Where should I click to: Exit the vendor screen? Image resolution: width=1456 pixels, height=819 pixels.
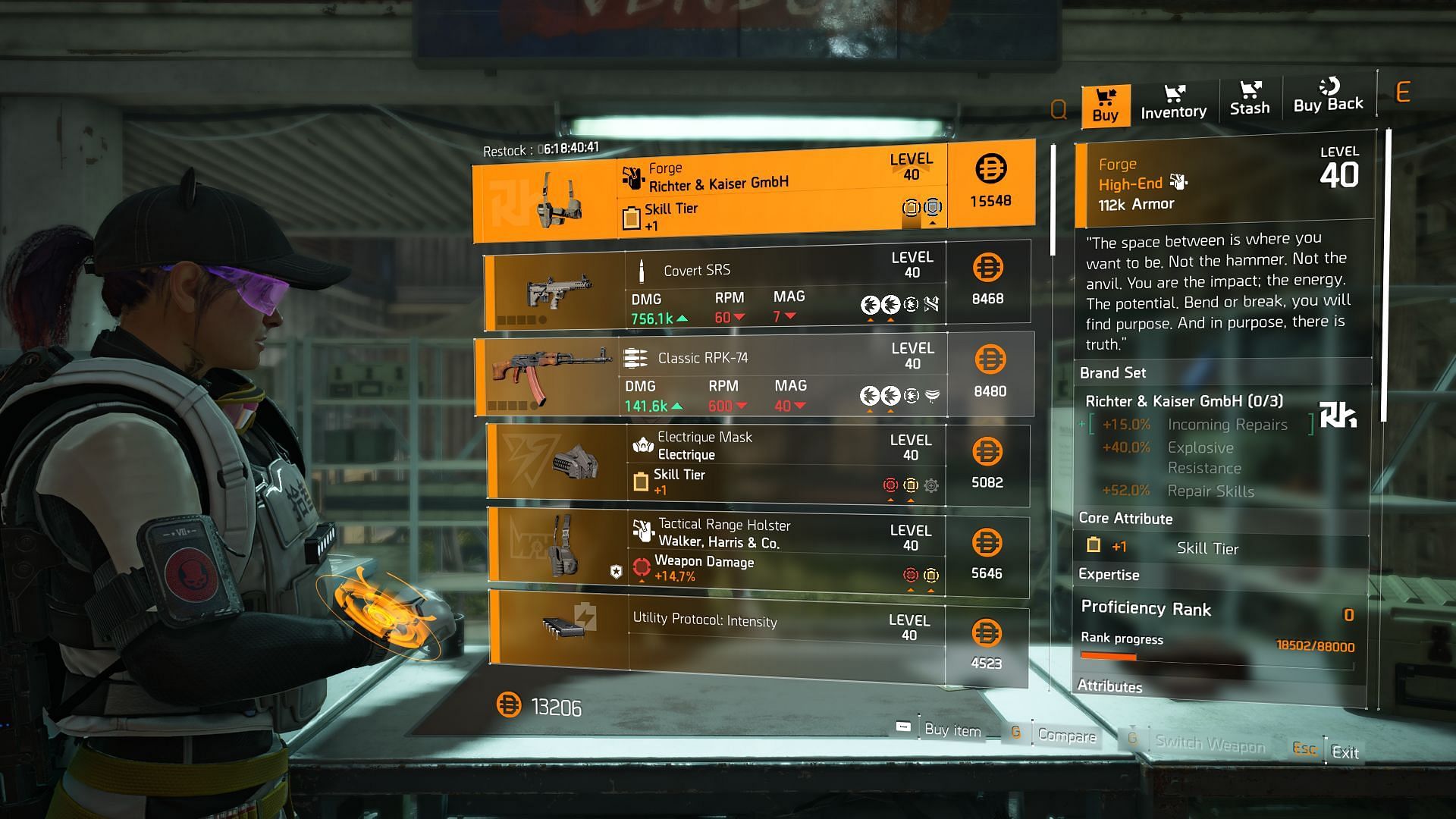1345,752
